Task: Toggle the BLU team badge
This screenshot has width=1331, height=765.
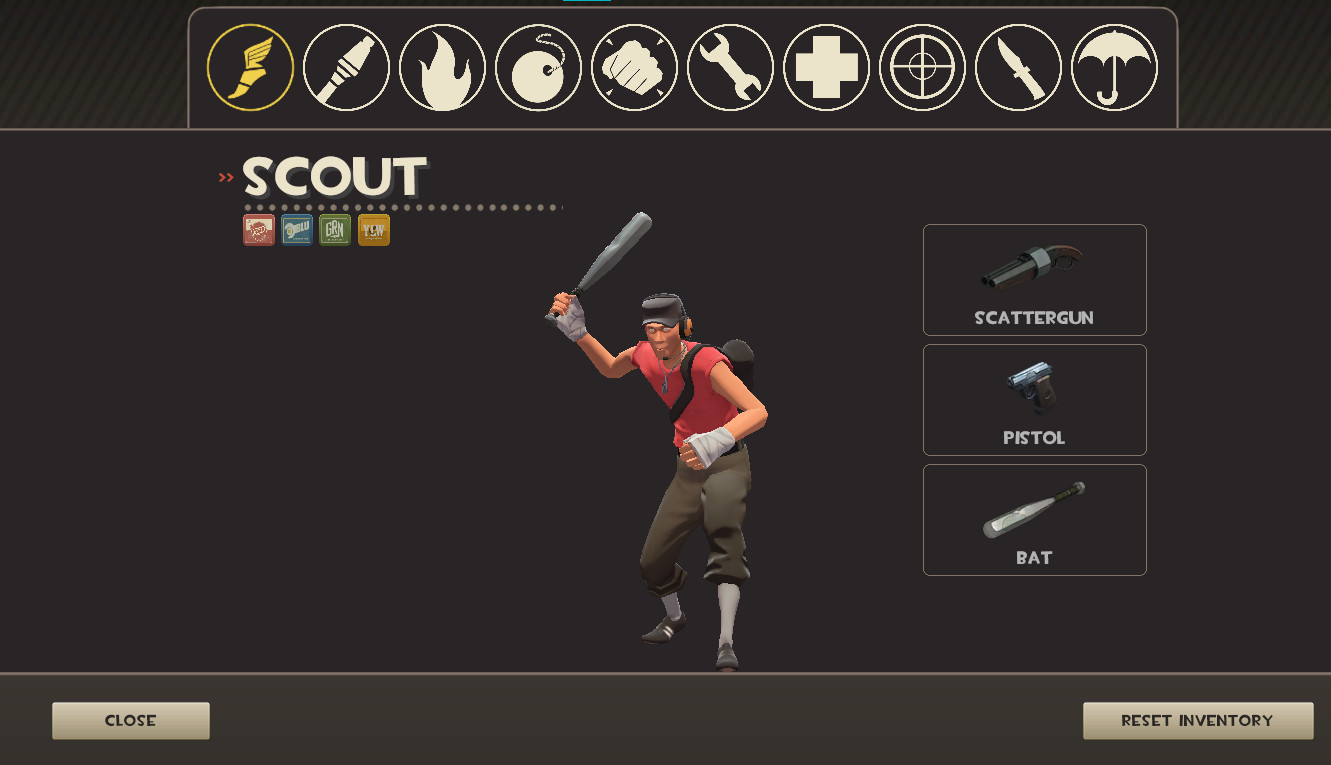Action: (296, 229)
